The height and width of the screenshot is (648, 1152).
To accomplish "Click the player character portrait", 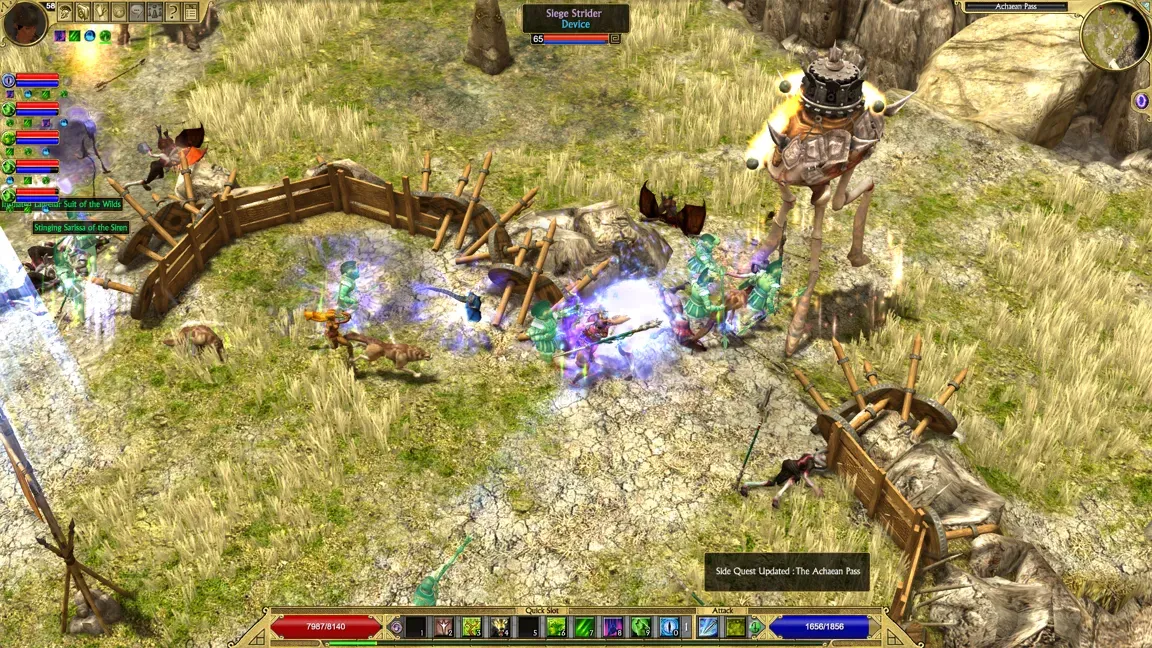I will click(x=23, y=23).
